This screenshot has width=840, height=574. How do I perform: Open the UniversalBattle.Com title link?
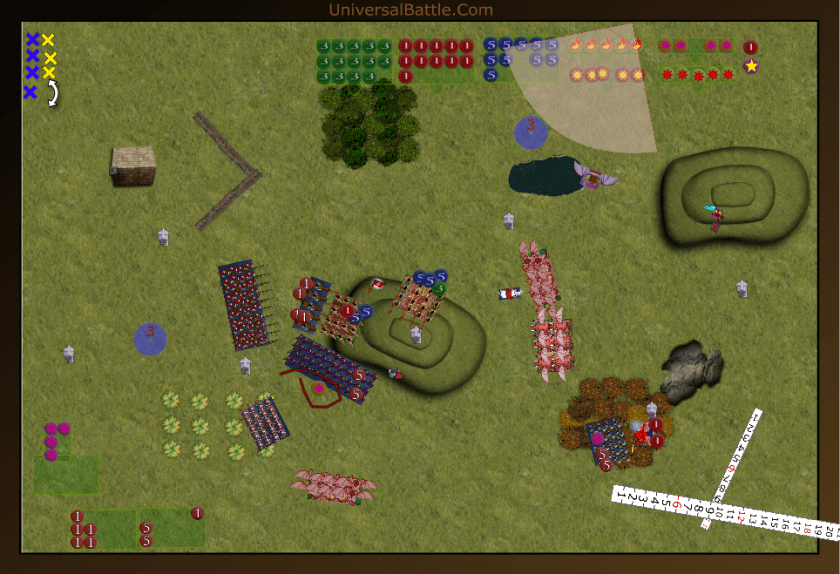(x=410, y=10)
